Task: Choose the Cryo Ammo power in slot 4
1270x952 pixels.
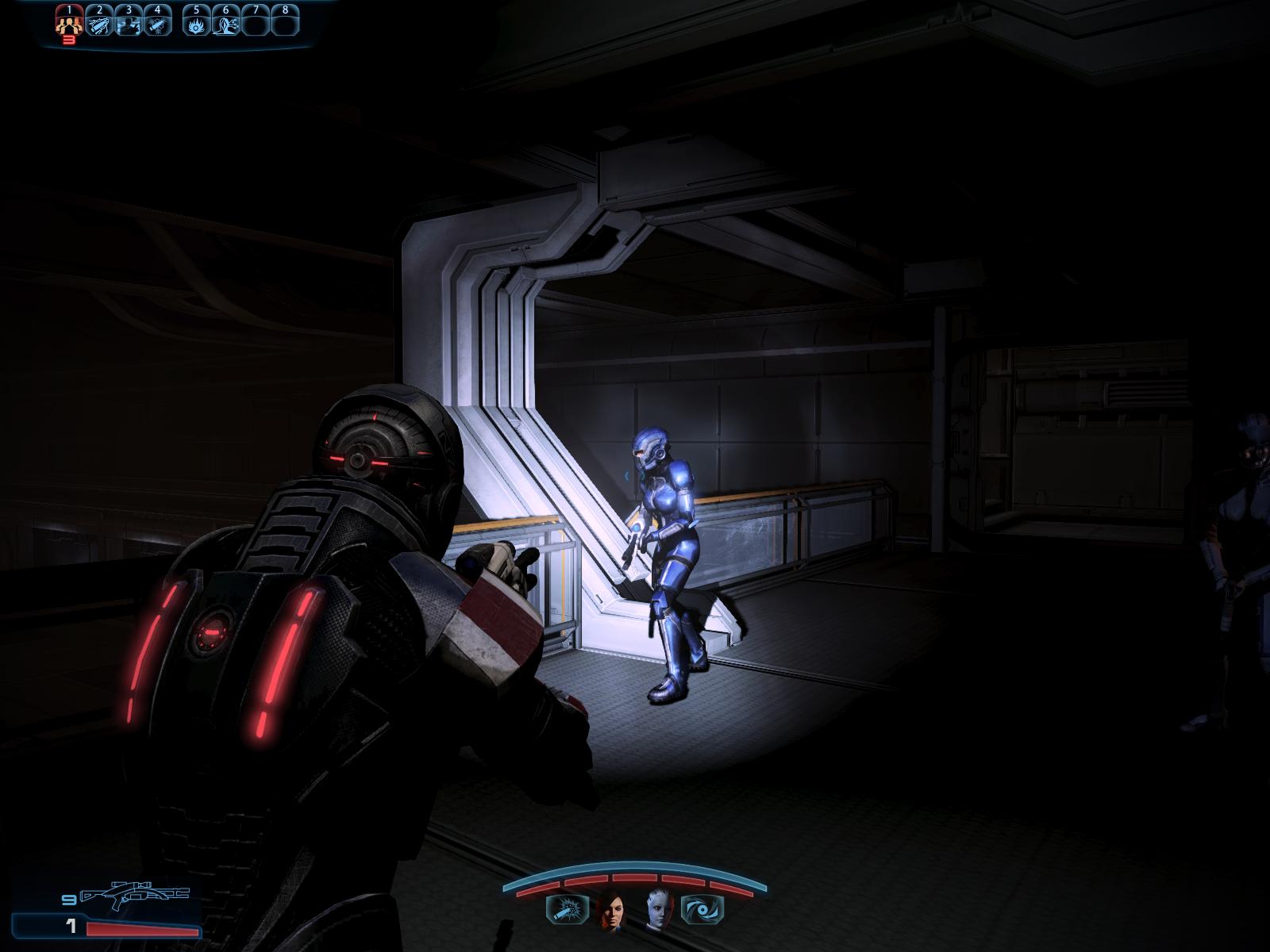Action: pyautogui.click(x=157, y=24)
